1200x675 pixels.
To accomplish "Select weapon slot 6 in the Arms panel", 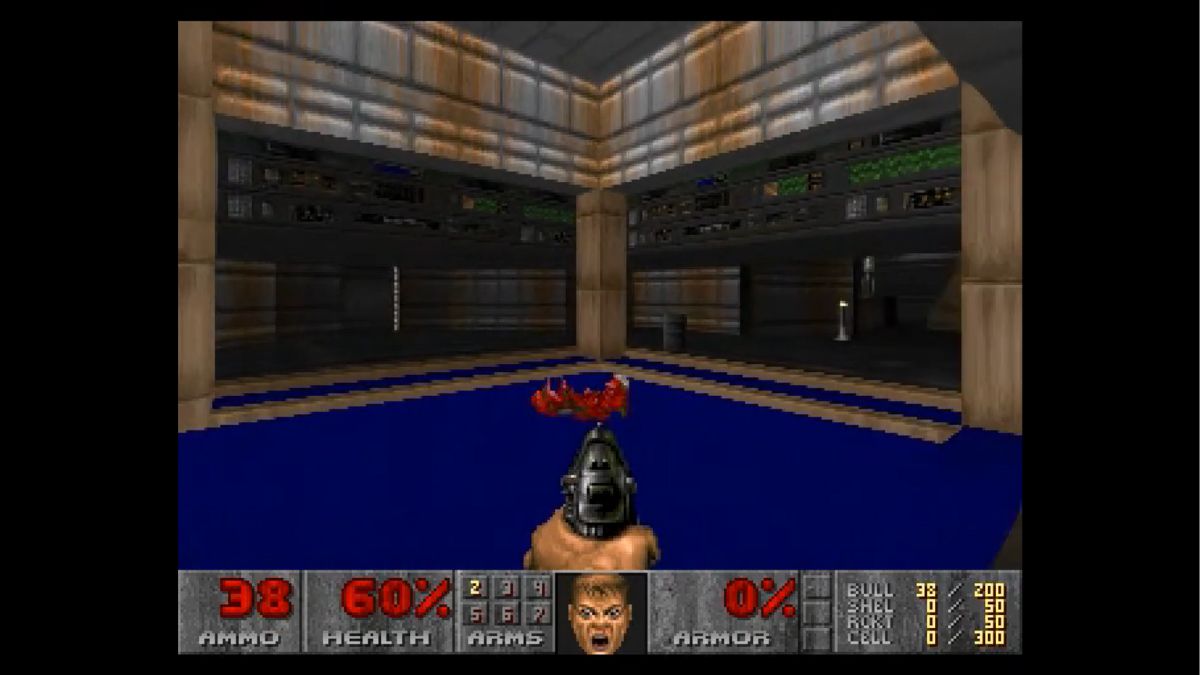I will 506,612.
